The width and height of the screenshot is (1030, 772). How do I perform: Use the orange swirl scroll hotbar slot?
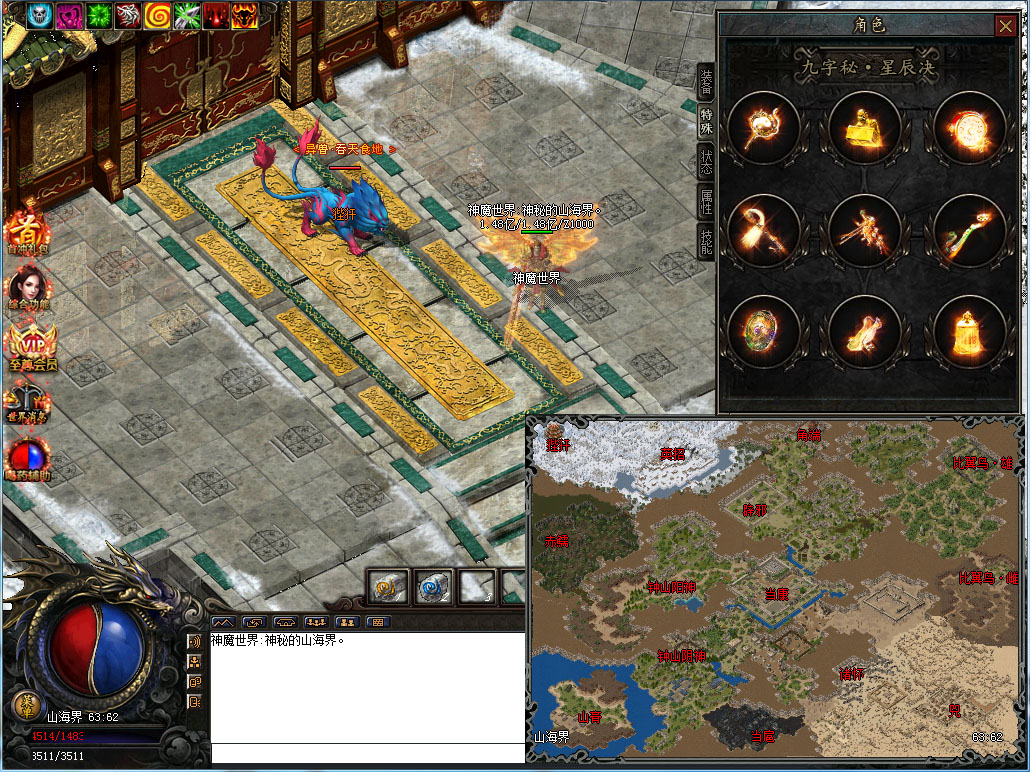[x=385, y=587]
